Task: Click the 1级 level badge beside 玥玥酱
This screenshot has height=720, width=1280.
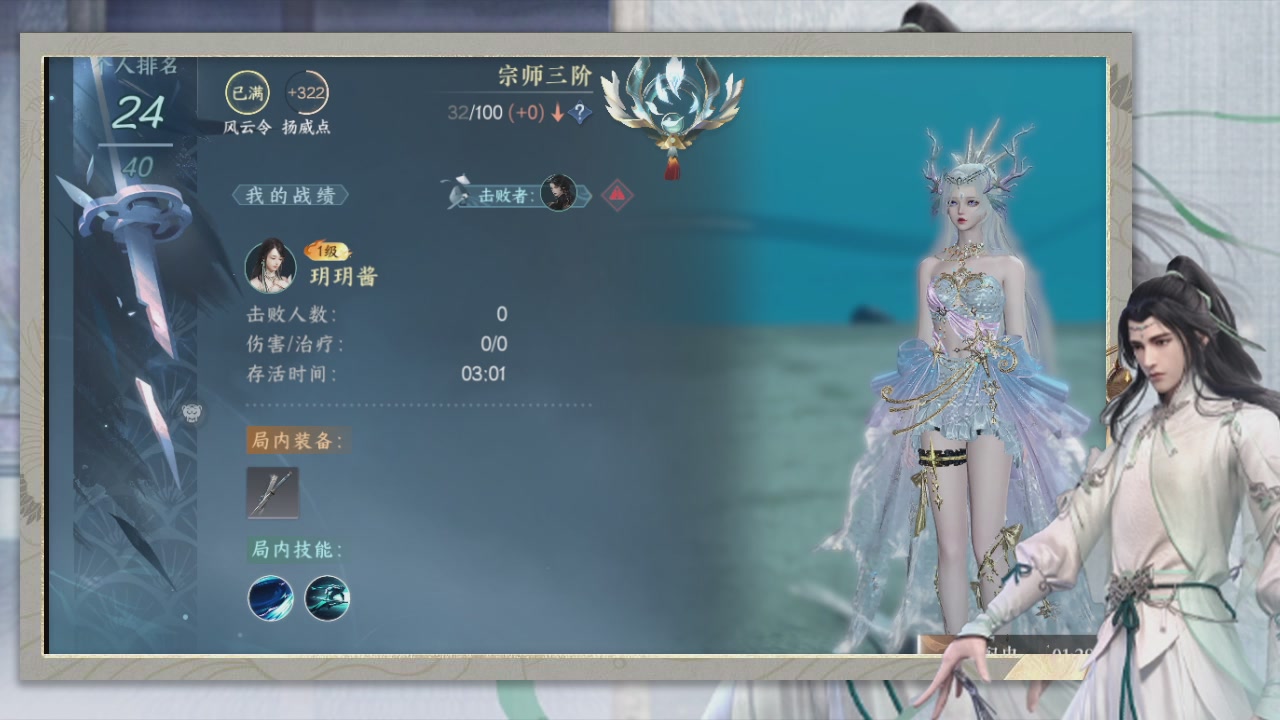Action: point(326,250)
